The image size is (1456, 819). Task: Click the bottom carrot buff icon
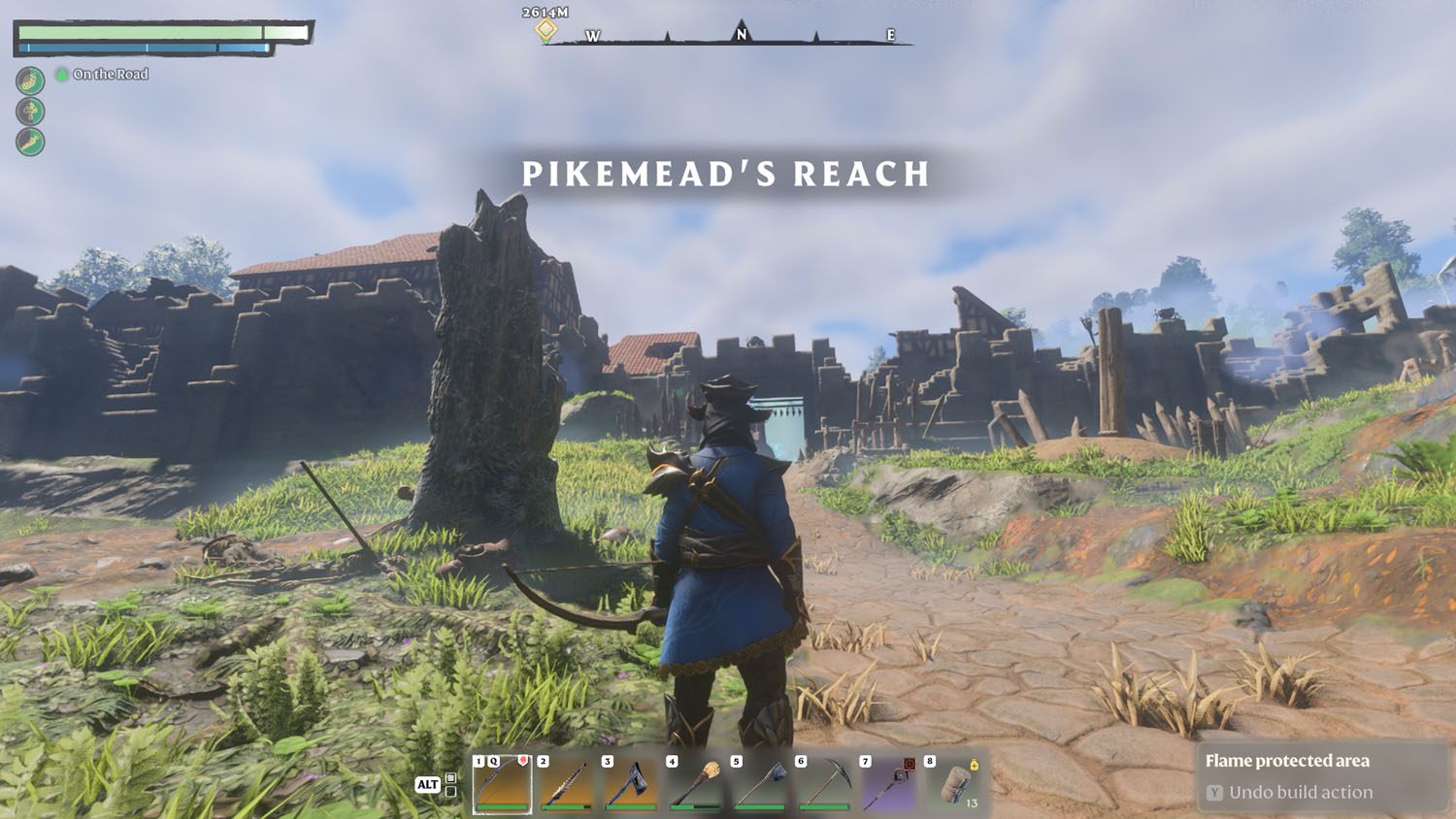[x=29, y=142]
